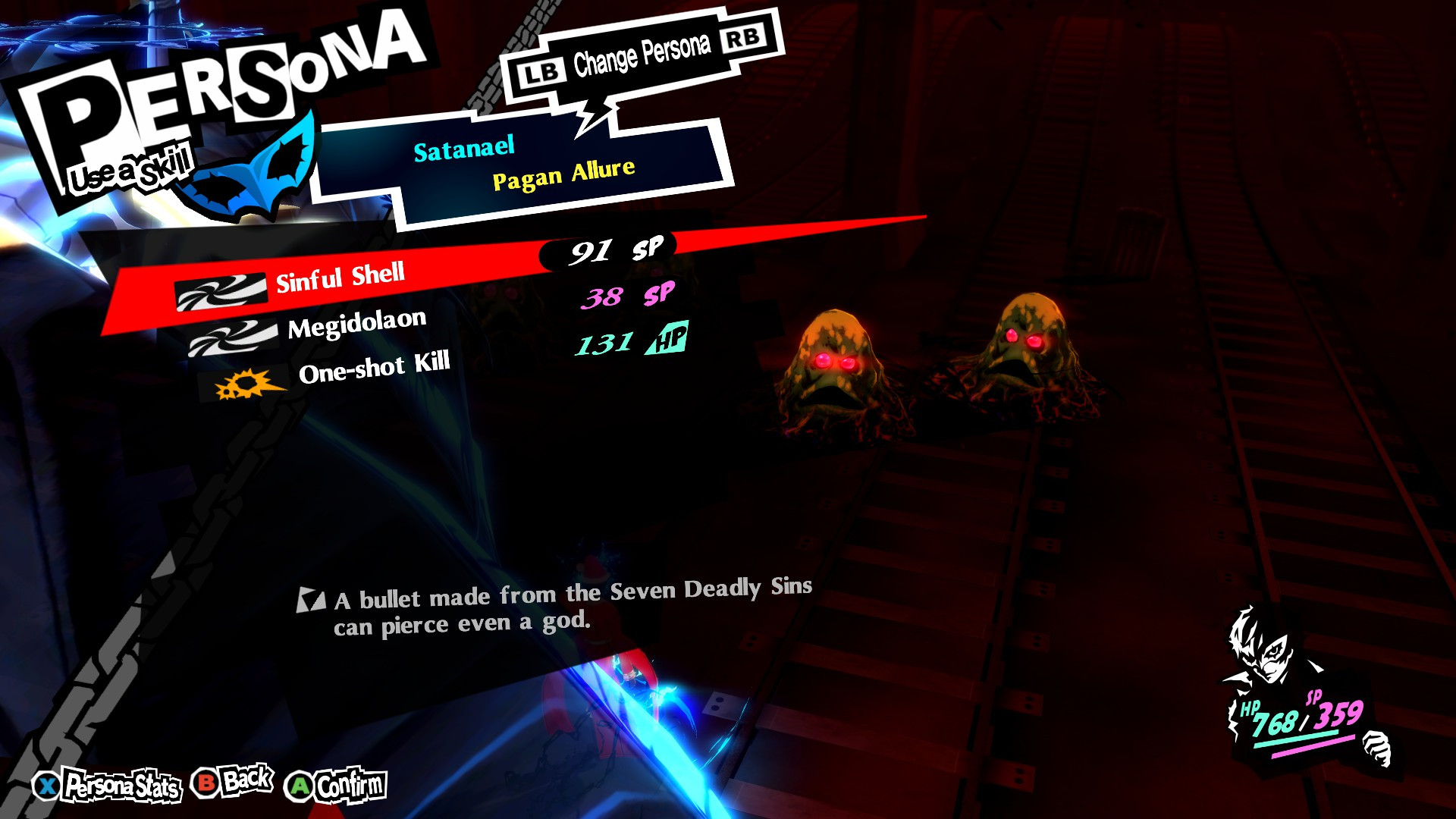The width and height of the screenshot is (1456, 819).
Task: Select the highlighted Sinful Shell skill
Action: point(343,279)
